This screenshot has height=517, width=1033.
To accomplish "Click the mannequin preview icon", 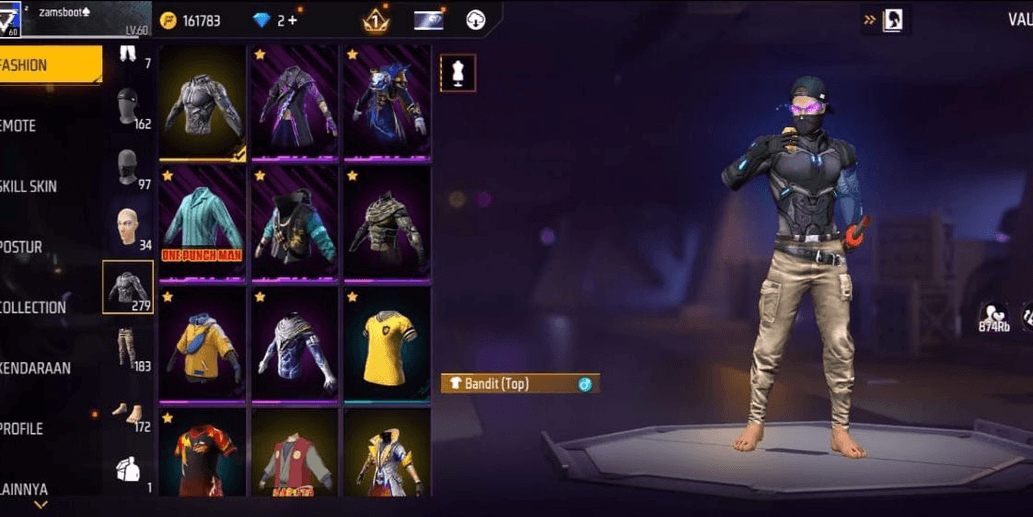I will [458, 73].
